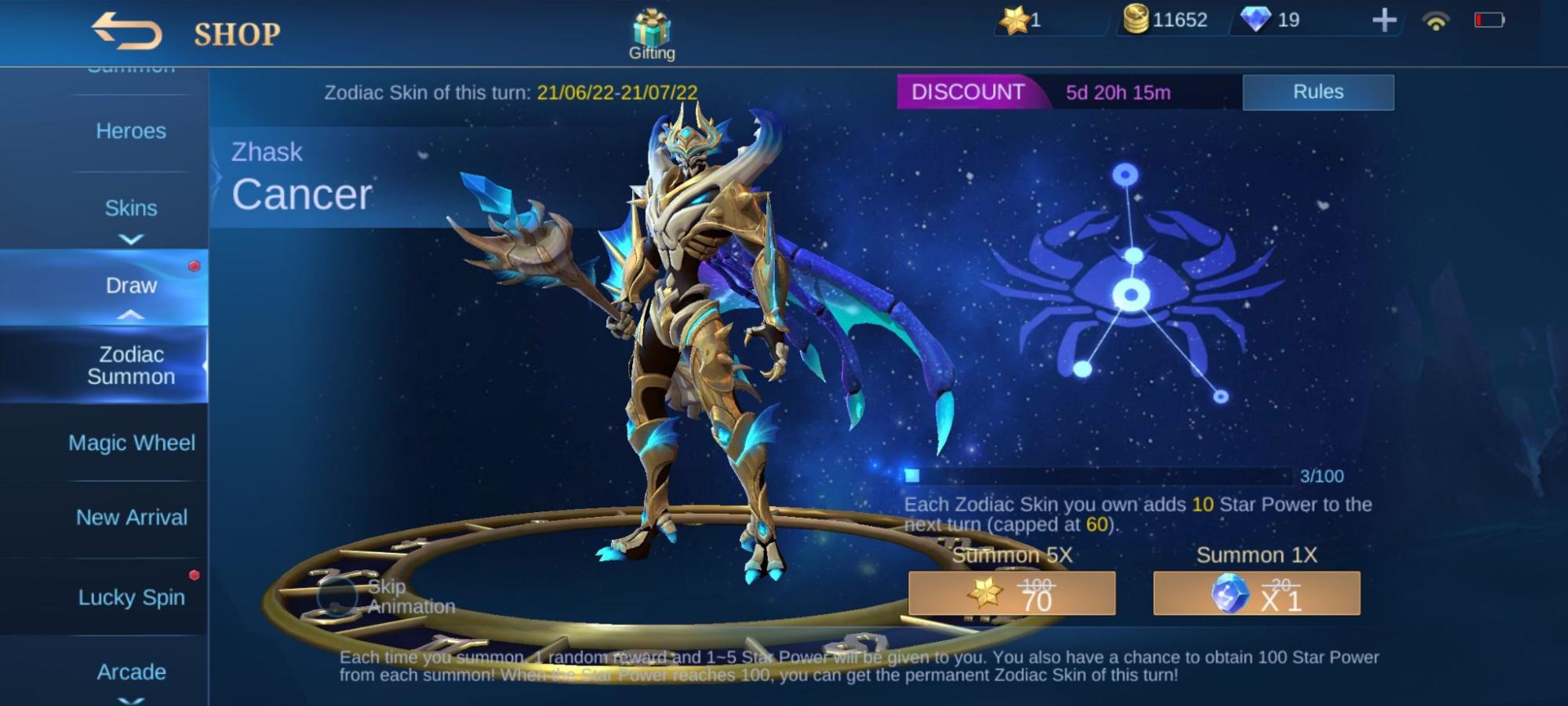Open the Magic Wheel draw
The image size is (1568, 706).
pyautogui.click(x=131, y=443)
